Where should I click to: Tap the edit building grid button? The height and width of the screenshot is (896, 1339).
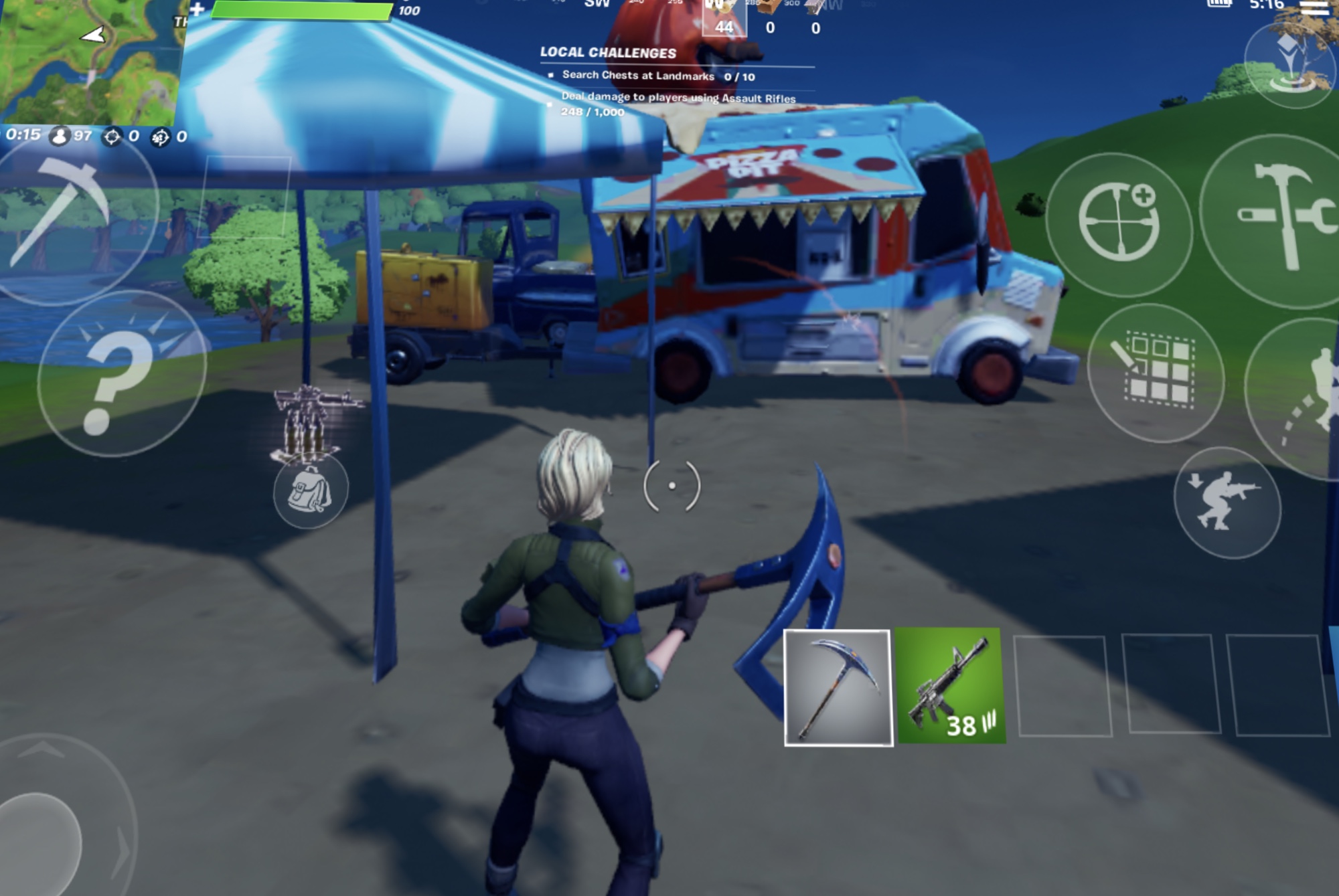(x=1156, y=371)
